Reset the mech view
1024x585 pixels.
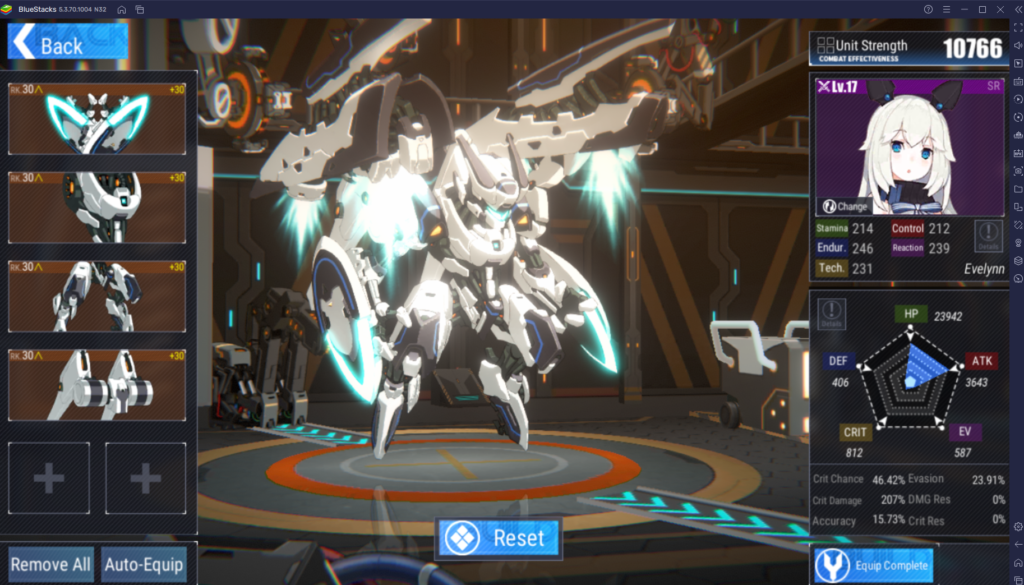coord(498,538)
